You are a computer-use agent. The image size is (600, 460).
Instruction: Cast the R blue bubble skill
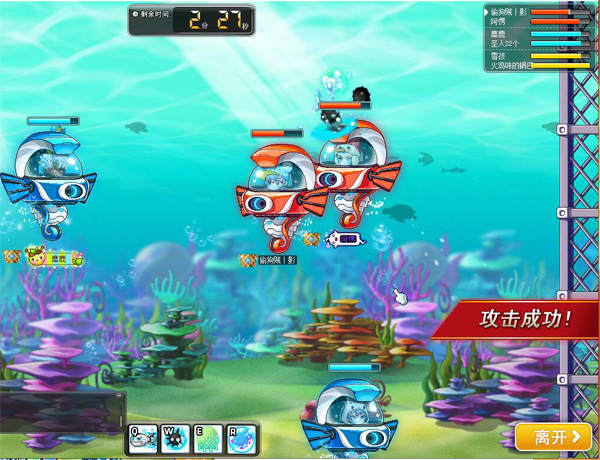[243, 438]
